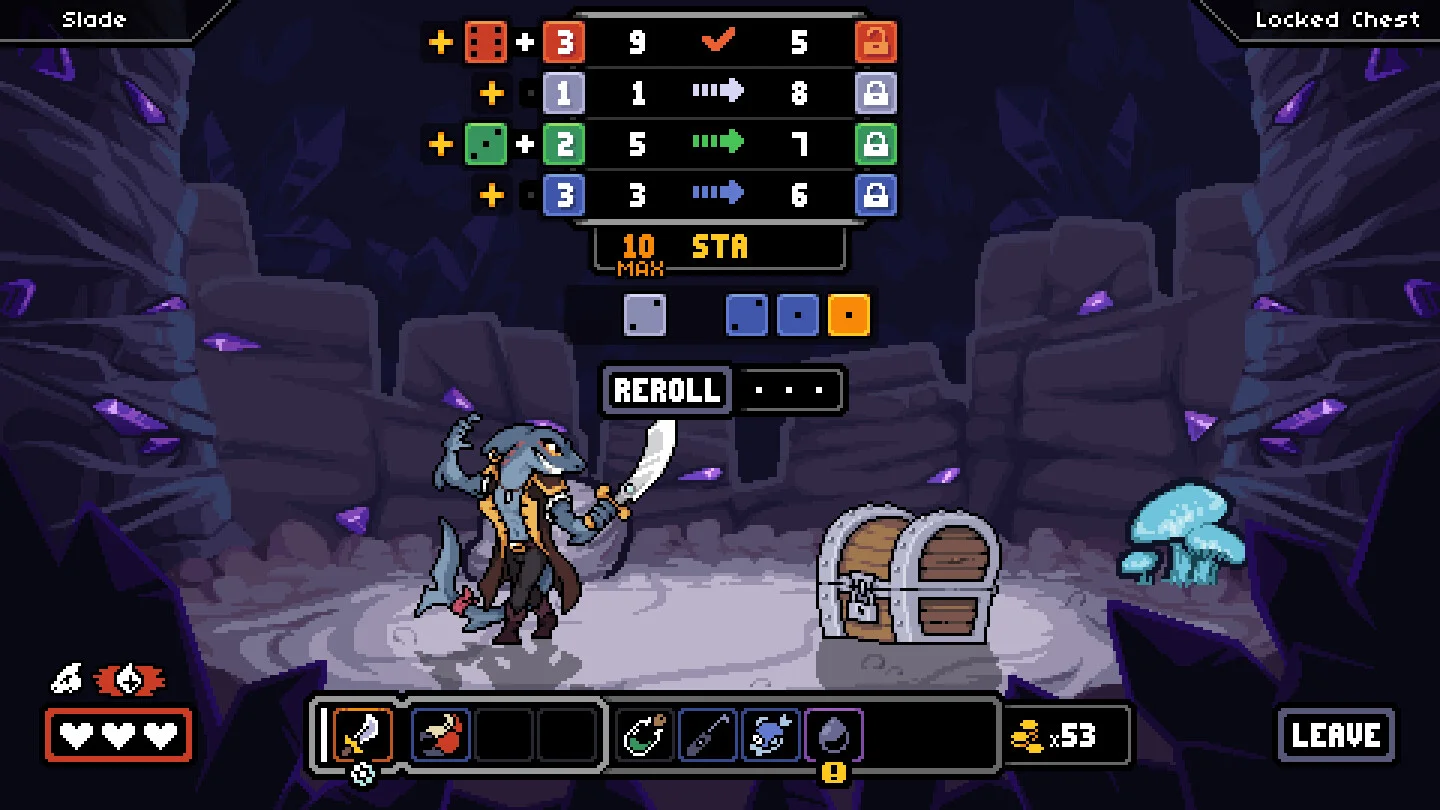The image size is (1440, 810).
Task: Select the gray die in the dice pool
Action: 645,315
